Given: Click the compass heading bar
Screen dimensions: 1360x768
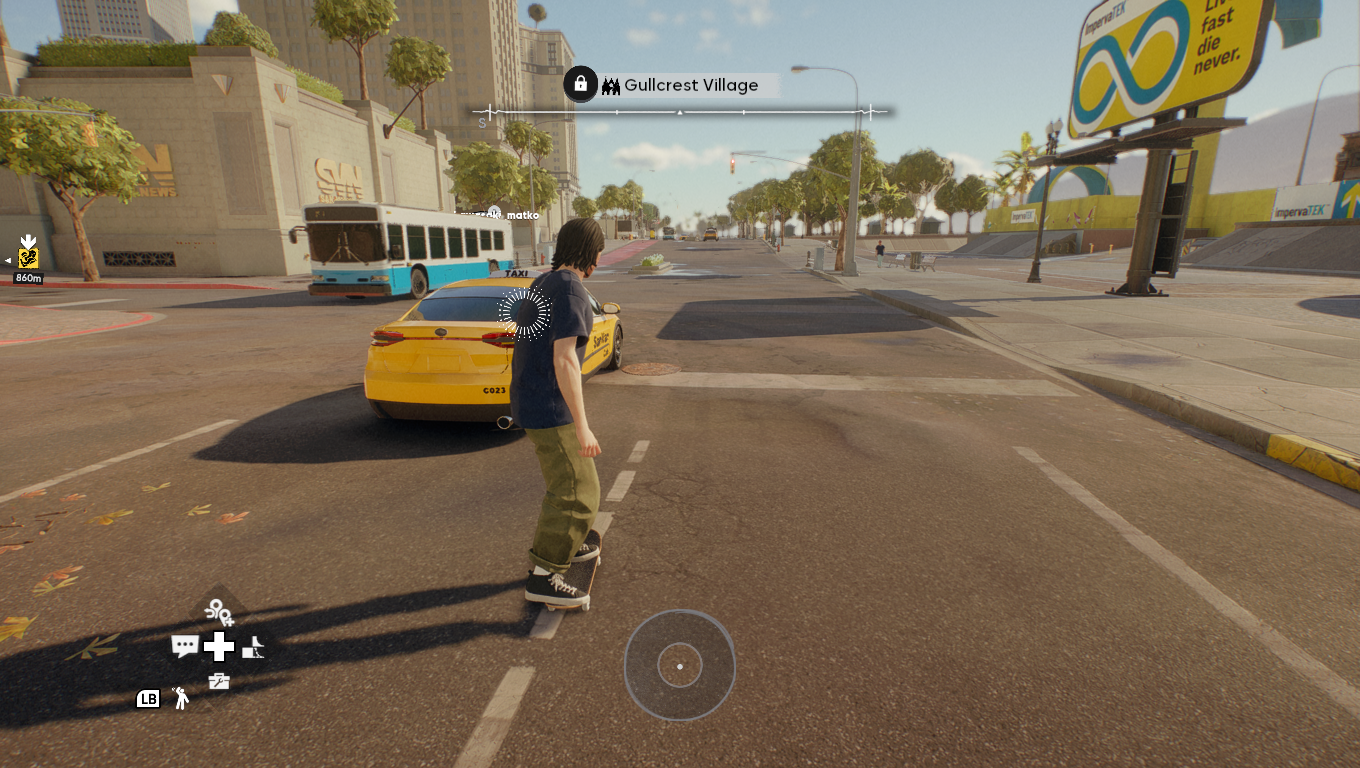Looking at the screenshot, I should pyautogui.click(x=680, y=113).
